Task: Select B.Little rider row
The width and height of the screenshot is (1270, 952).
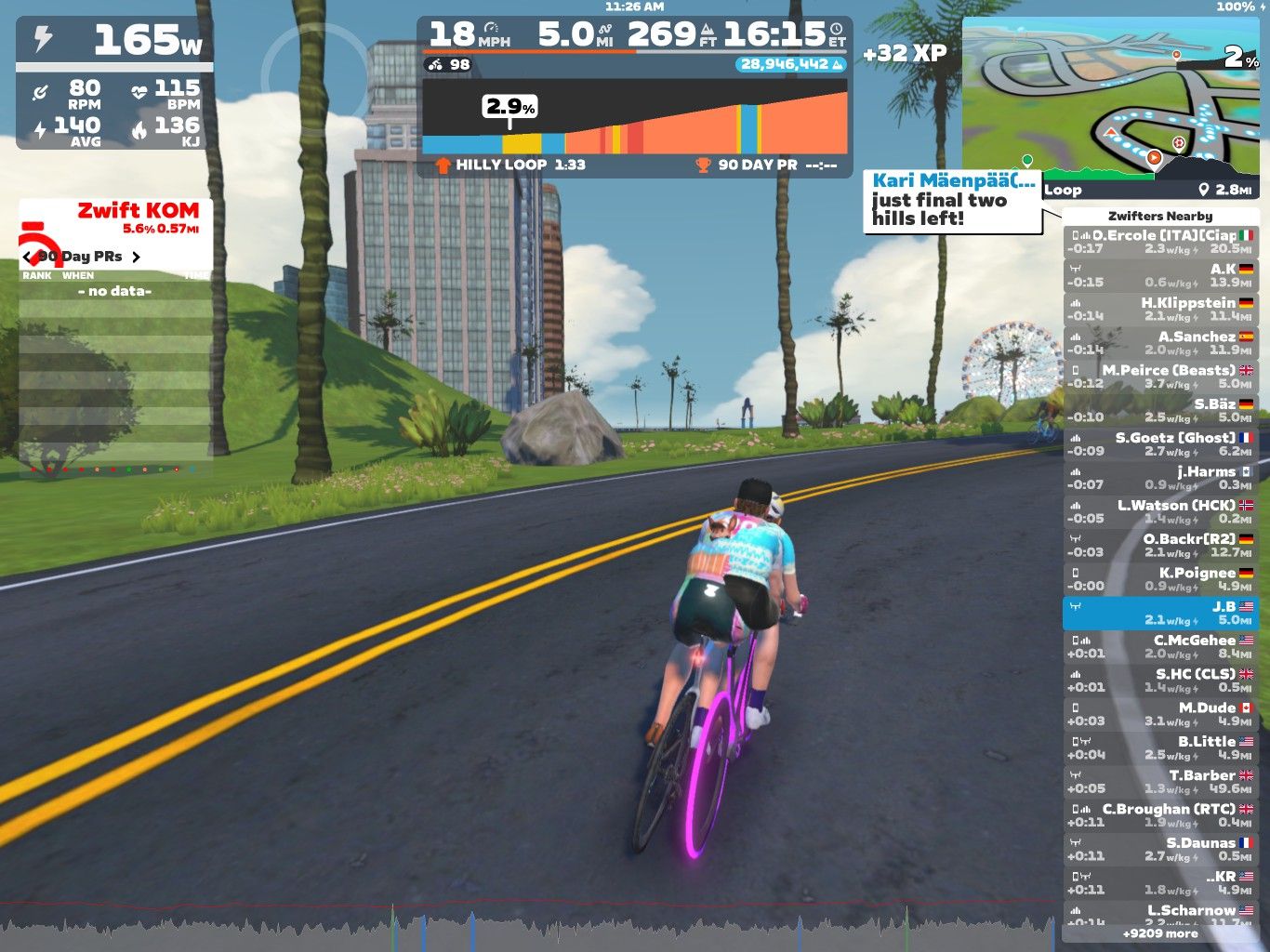Action: click(1160, 747)
